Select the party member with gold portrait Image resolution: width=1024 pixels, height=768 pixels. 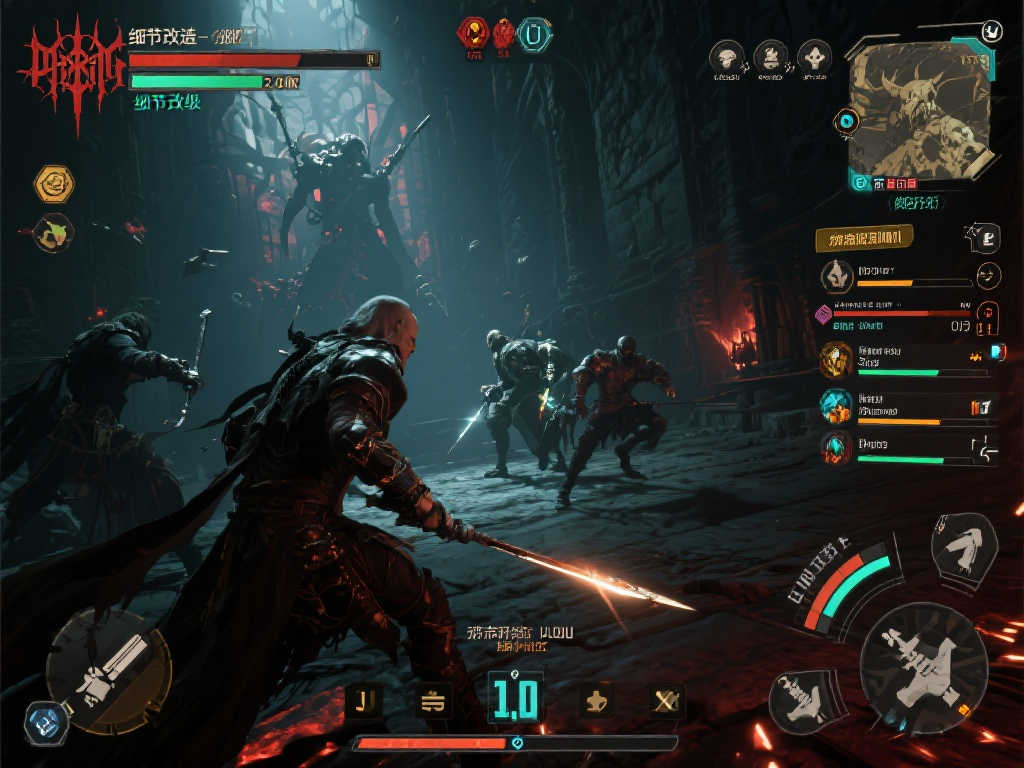(x=836, y=360)
